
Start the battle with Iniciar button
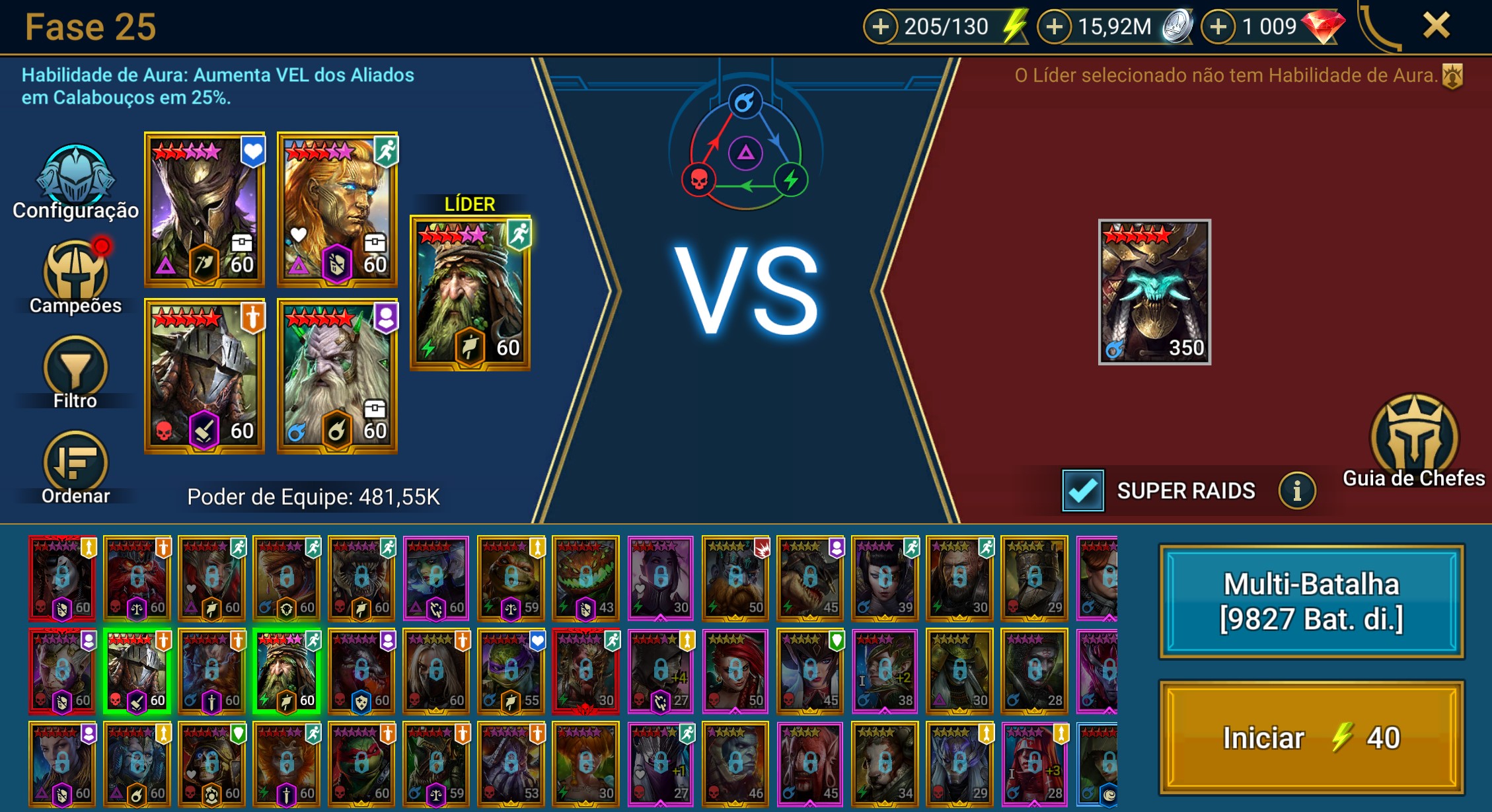[1311, 737]
